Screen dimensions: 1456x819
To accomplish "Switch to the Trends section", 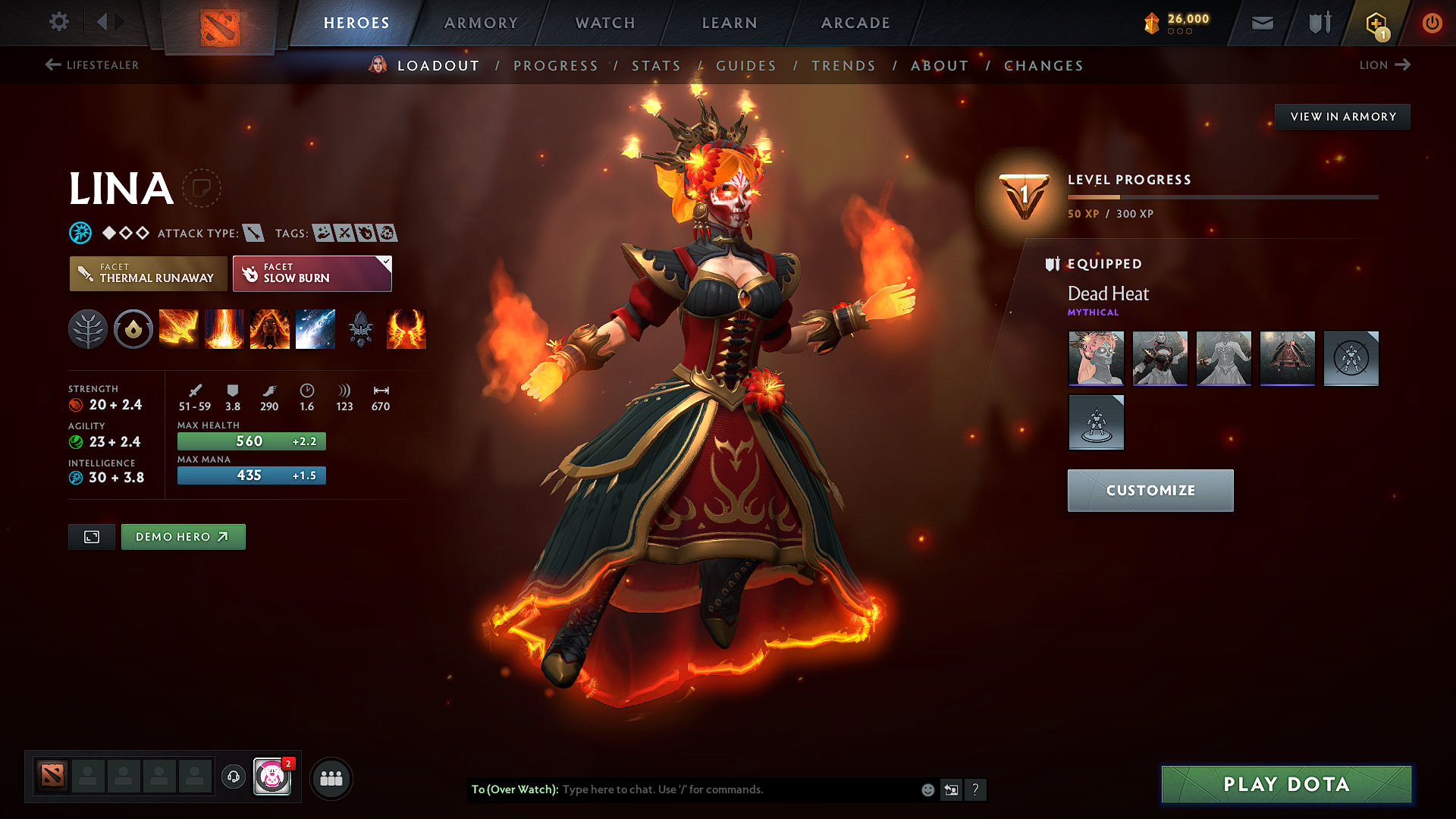I will [843, 66].
